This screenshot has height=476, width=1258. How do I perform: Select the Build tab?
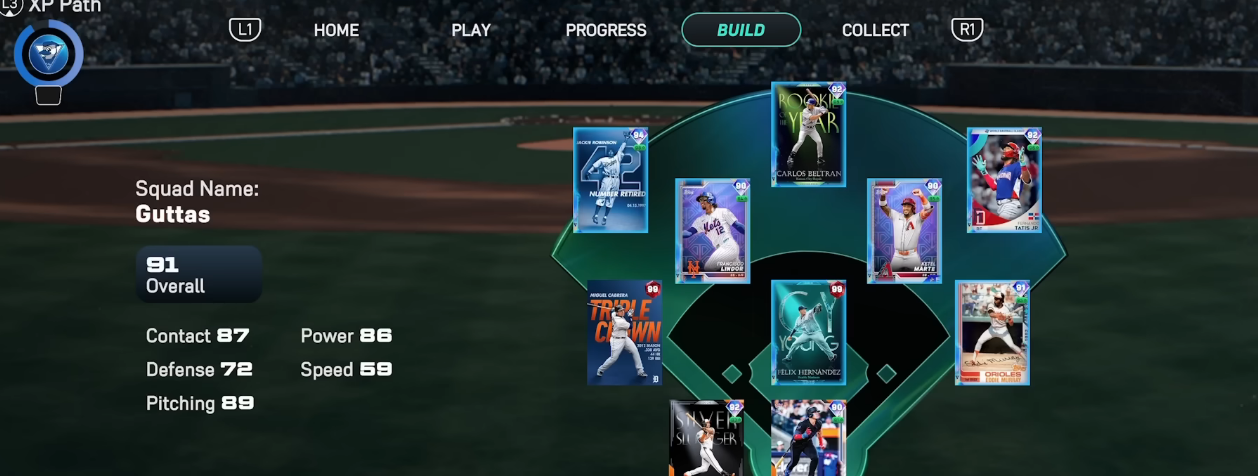[x=741, y=30]
